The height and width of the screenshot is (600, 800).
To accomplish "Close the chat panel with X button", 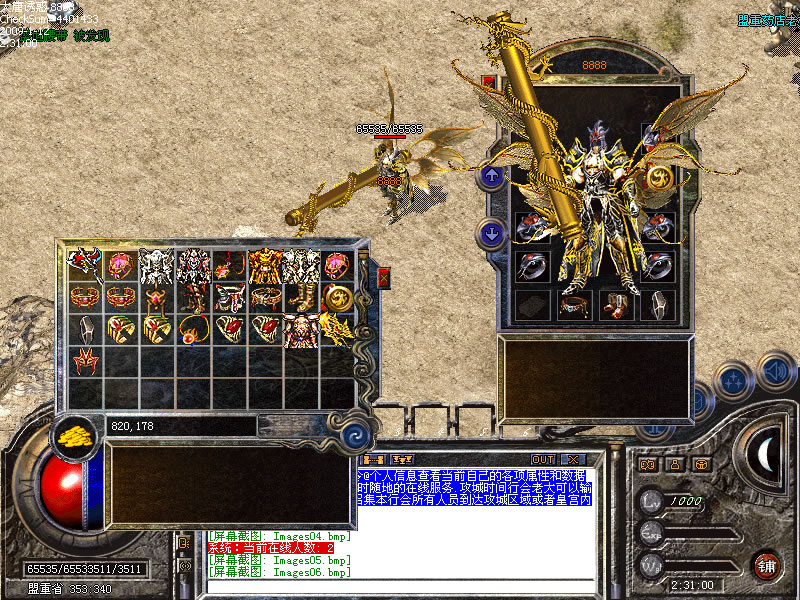I will click(x=572, y=459).
